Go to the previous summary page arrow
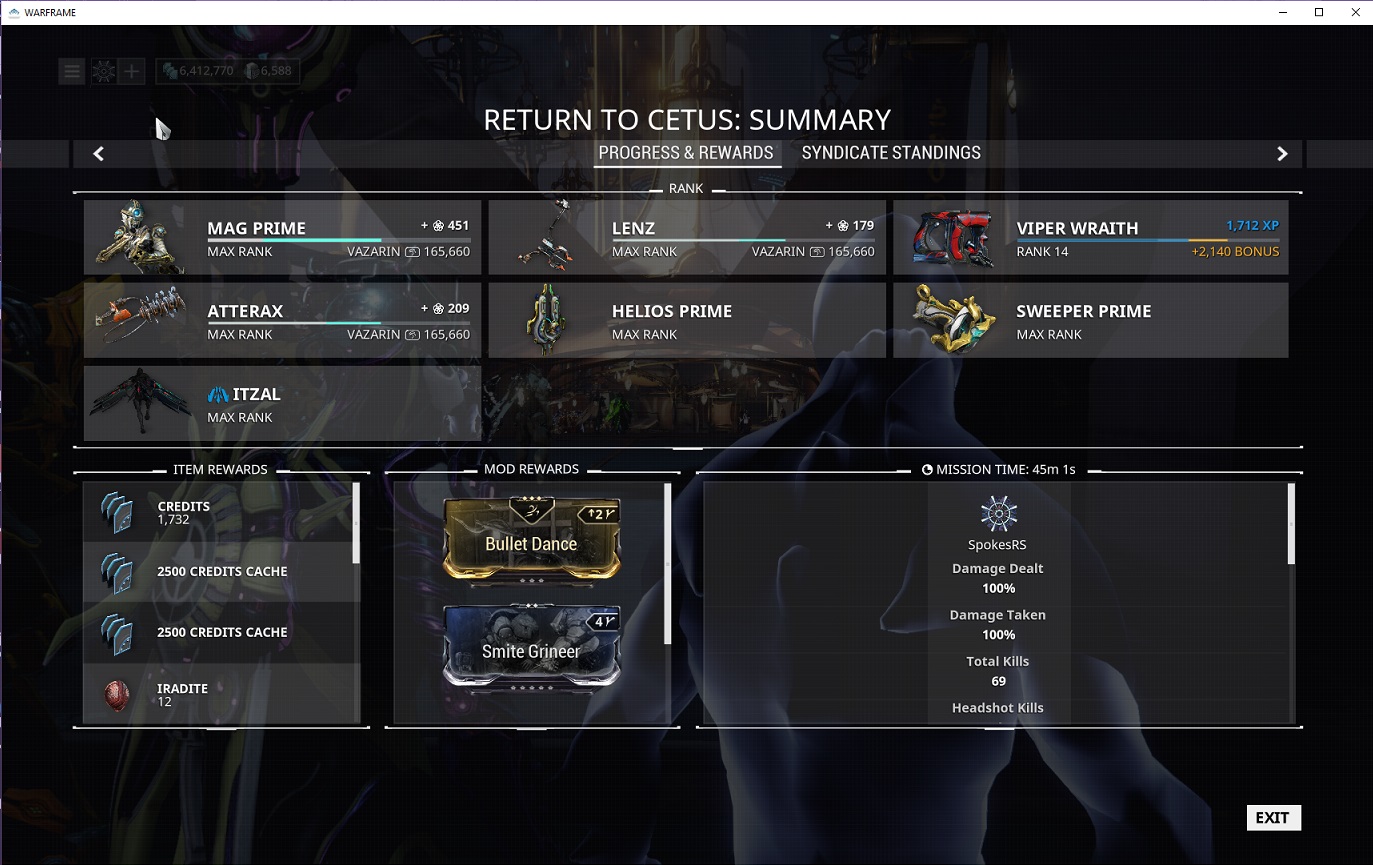Screen dimensions: 1373x865 98,154
